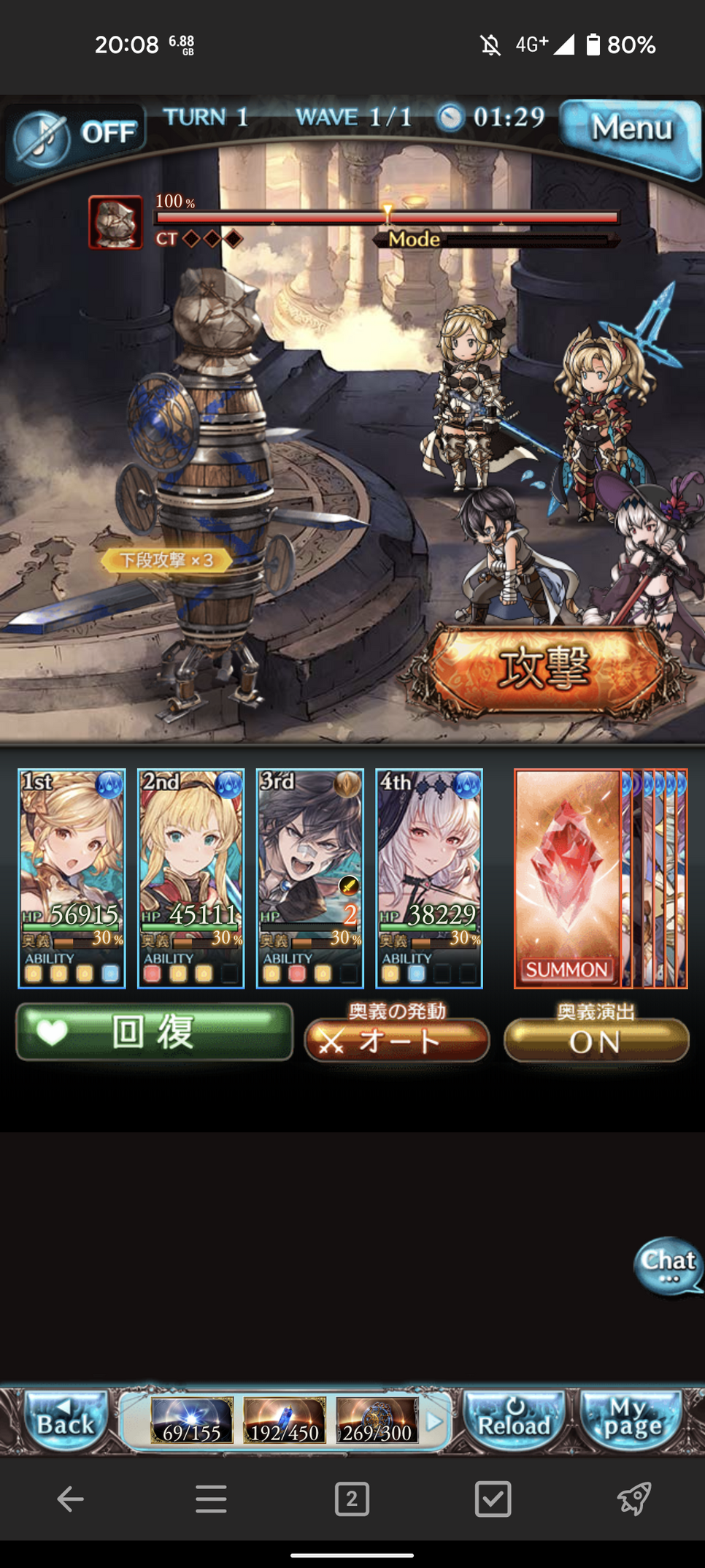Select the 1st party member card
705x1568 pixels.
72,876
